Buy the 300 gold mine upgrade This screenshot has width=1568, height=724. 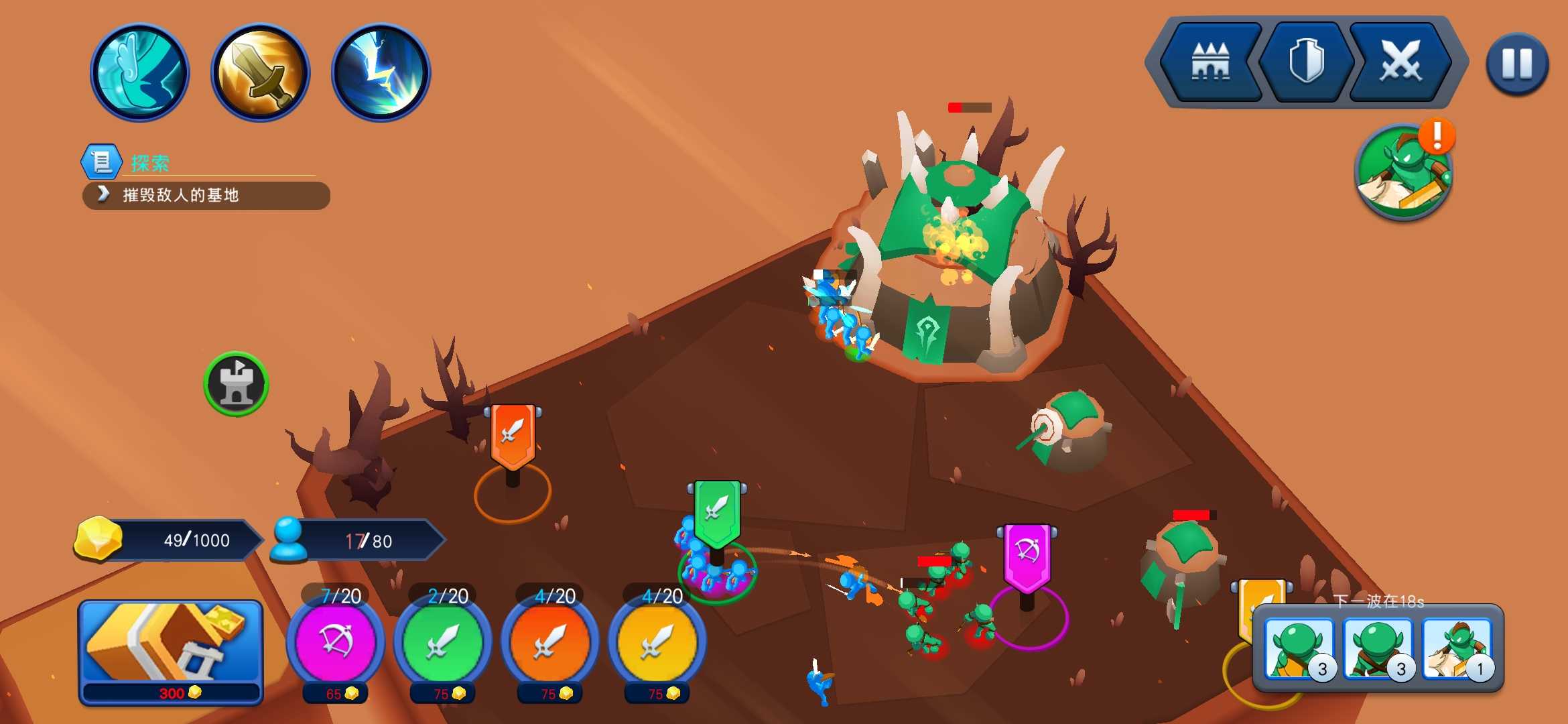[x=171, y=652]
